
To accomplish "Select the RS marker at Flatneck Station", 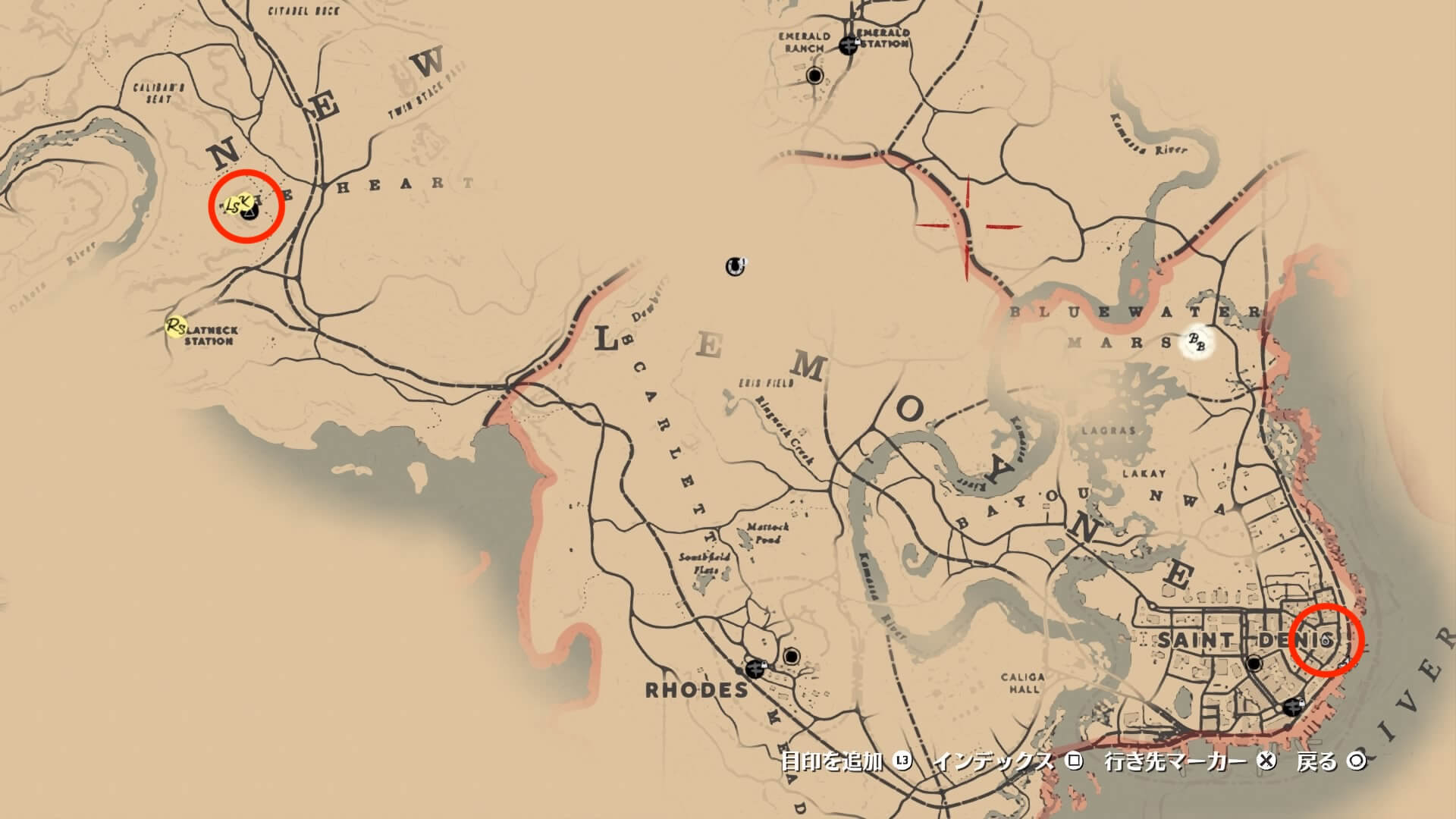I will pyautogui.click(x=176, y=327).
